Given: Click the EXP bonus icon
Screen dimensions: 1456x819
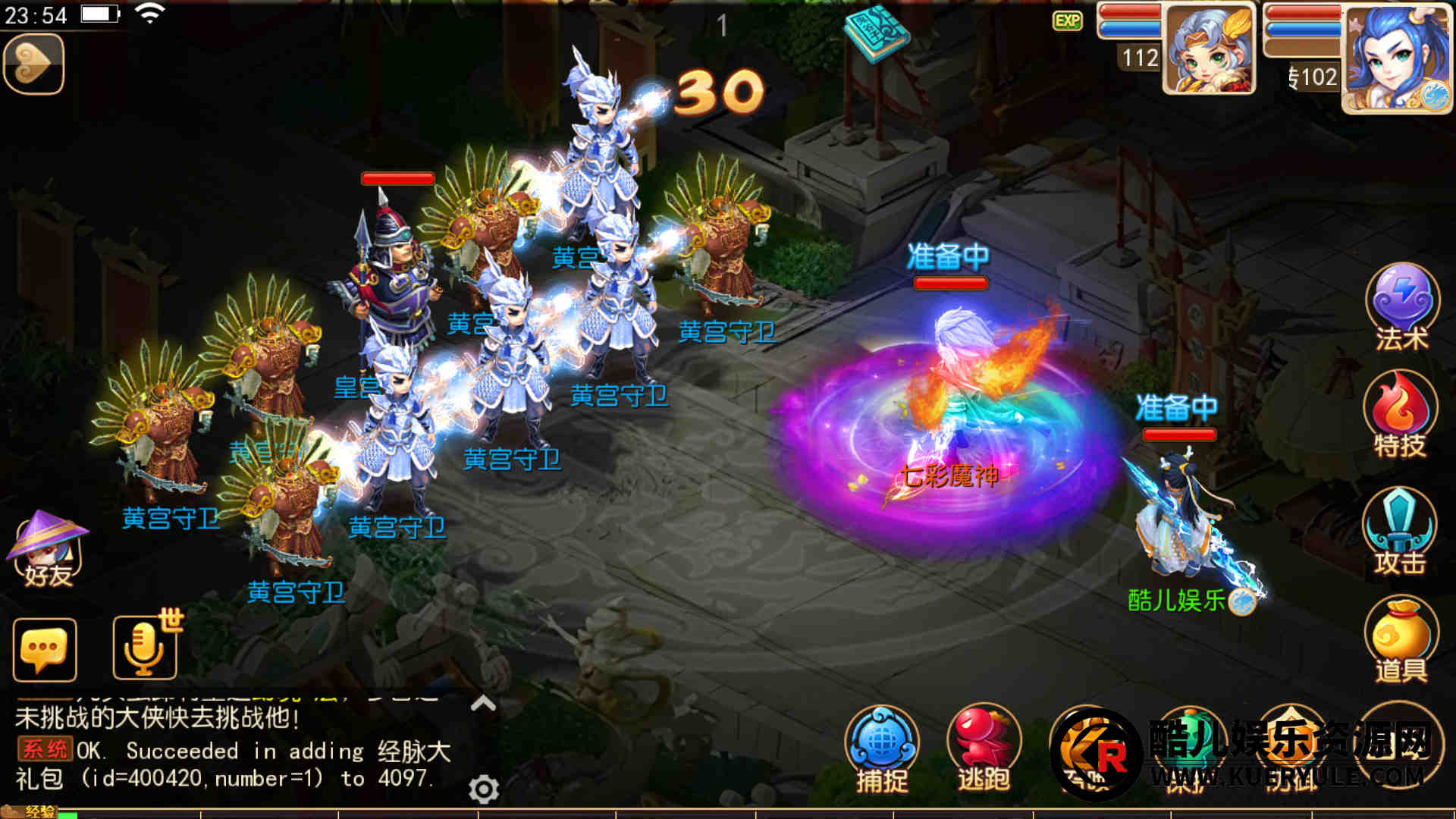Looking at the screenshot, I should point(1068,20).
